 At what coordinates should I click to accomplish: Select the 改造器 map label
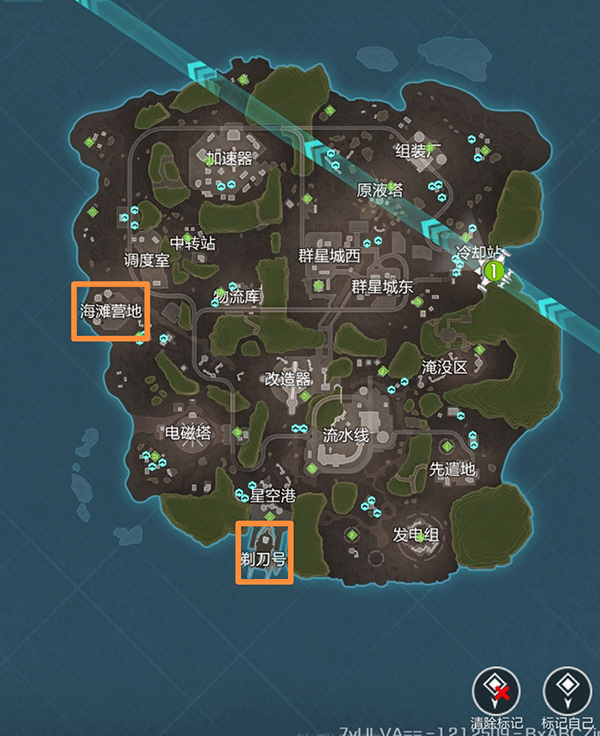[287, 379]
